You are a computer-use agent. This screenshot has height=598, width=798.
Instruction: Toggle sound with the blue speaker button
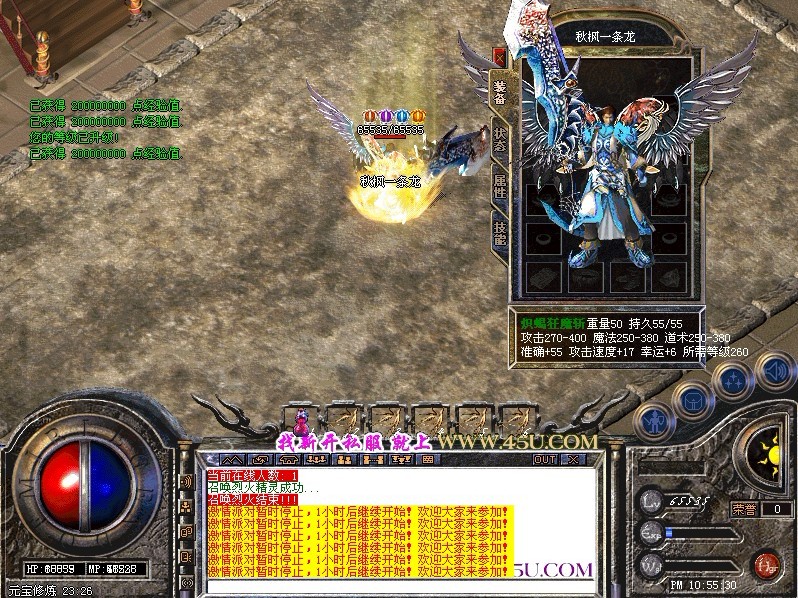[x=774, y=369]
